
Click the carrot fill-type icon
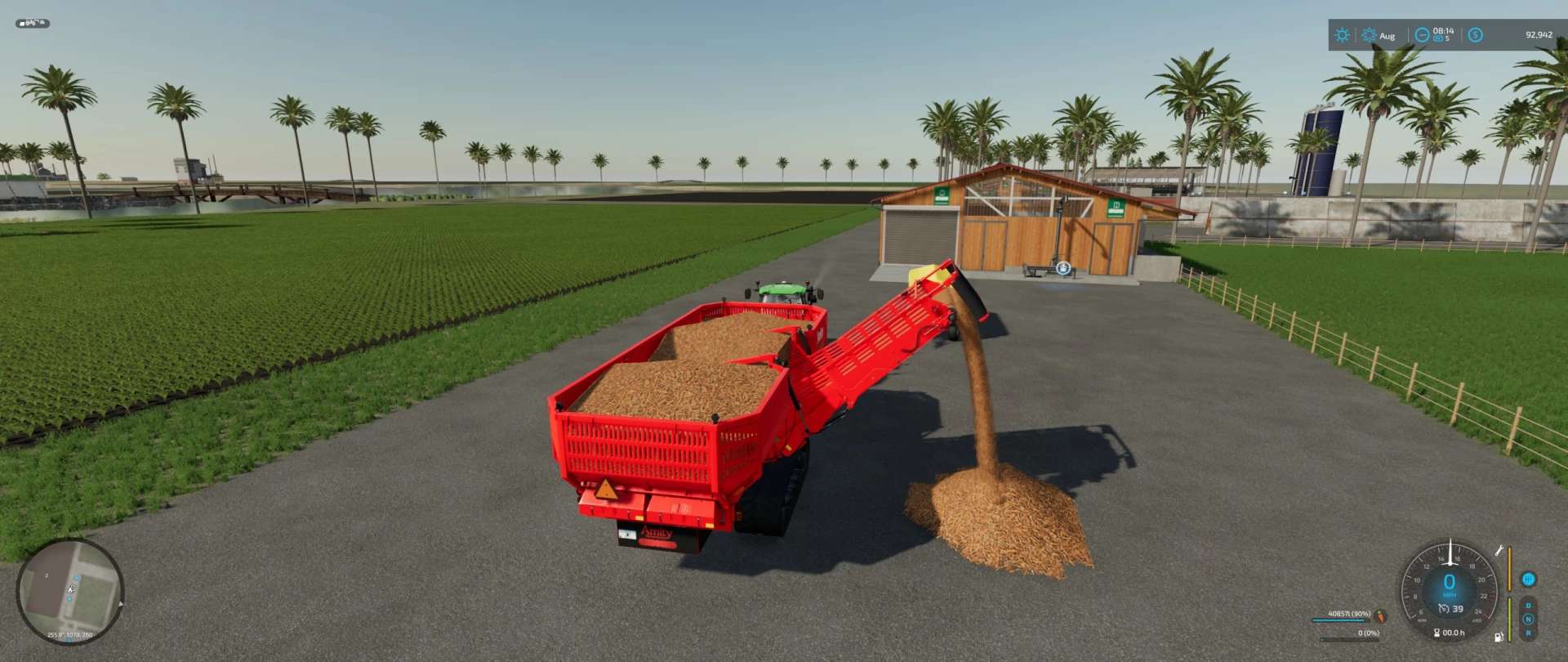point(1381,617)
